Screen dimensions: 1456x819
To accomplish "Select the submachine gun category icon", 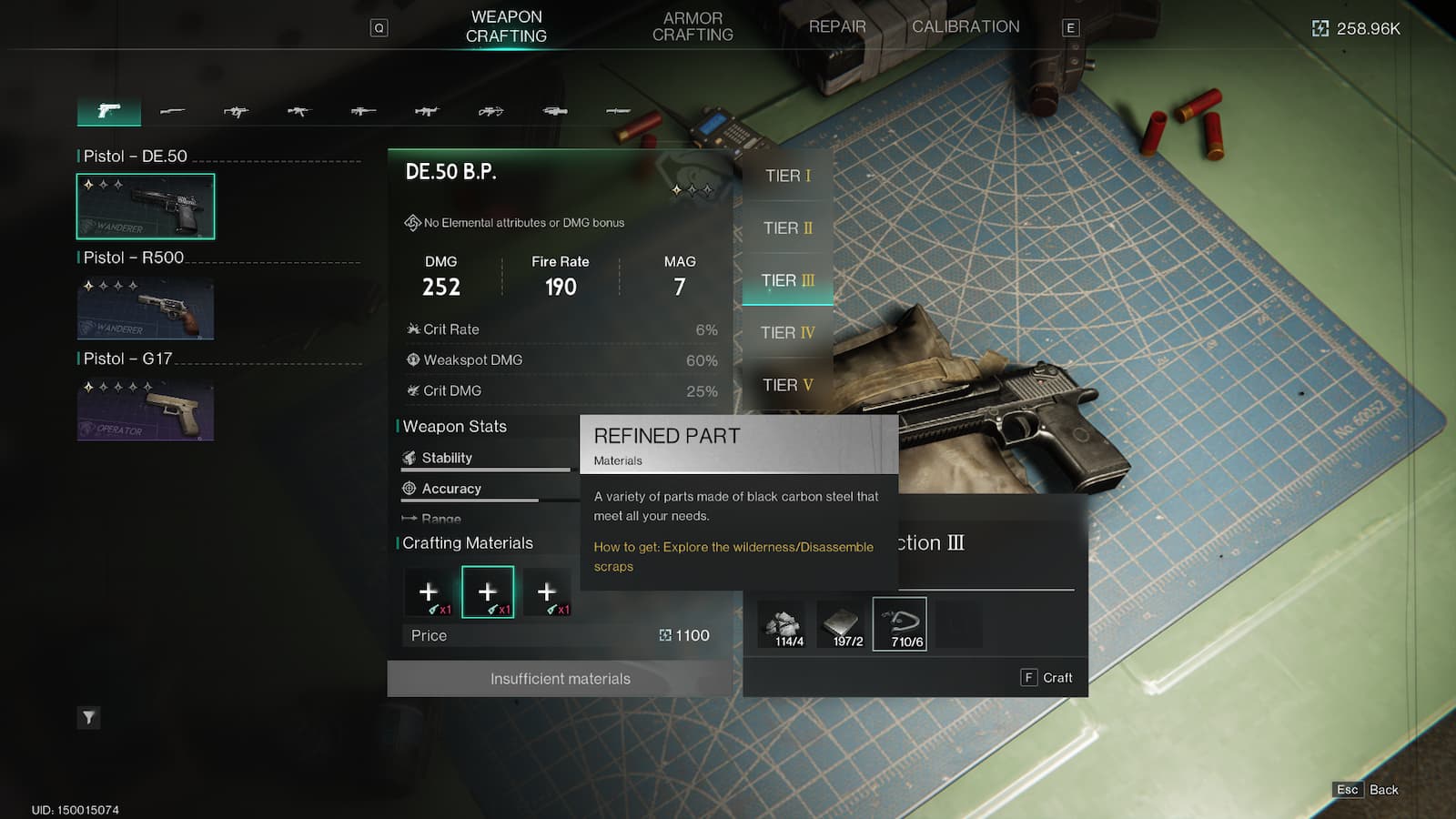I will [x=237, y=111].
